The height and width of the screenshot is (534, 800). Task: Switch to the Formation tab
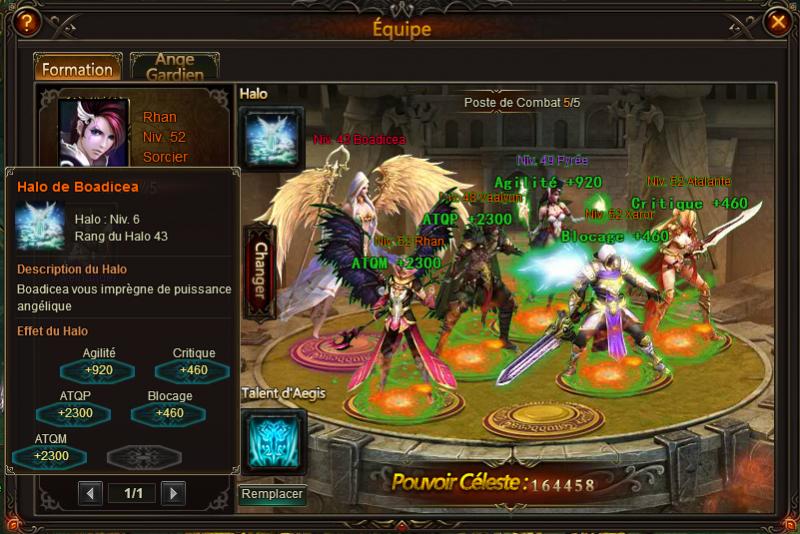78,69
